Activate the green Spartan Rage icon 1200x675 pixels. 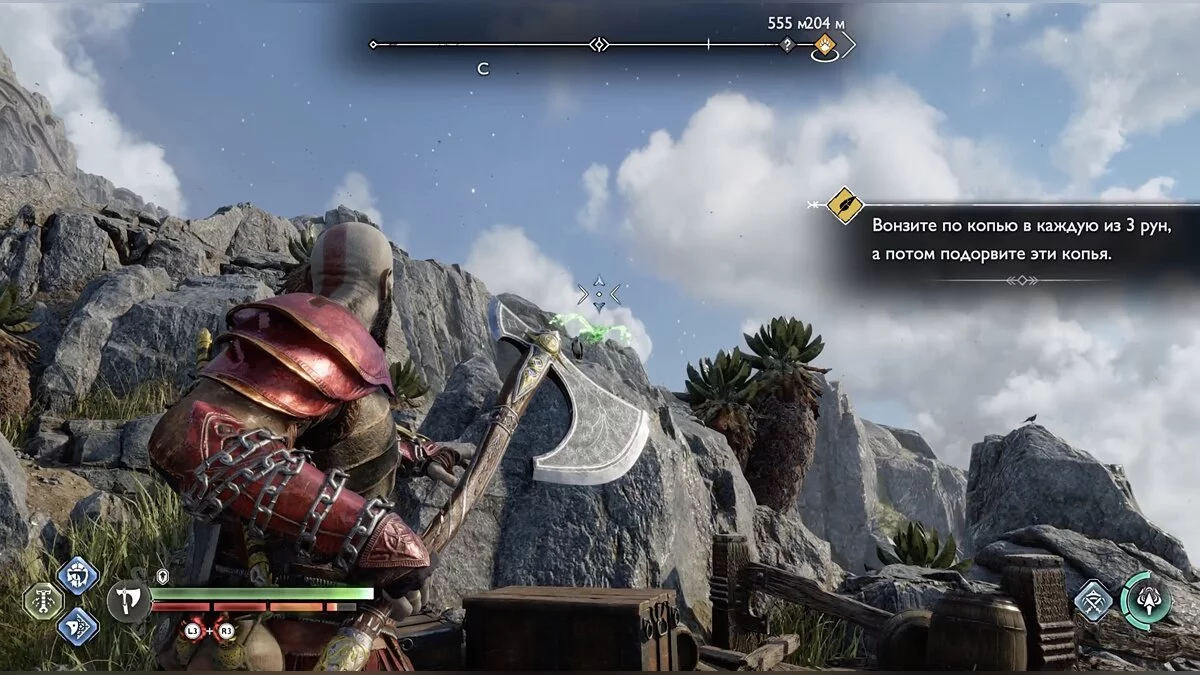(x=1146, y=600)
